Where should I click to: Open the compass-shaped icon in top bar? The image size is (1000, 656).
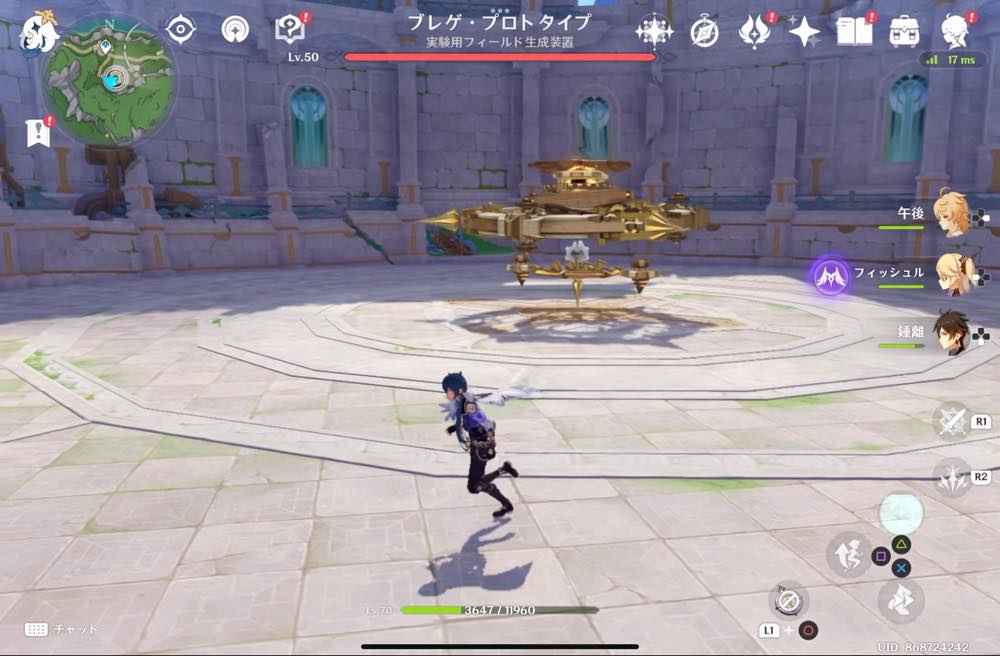tap(704, 32)
